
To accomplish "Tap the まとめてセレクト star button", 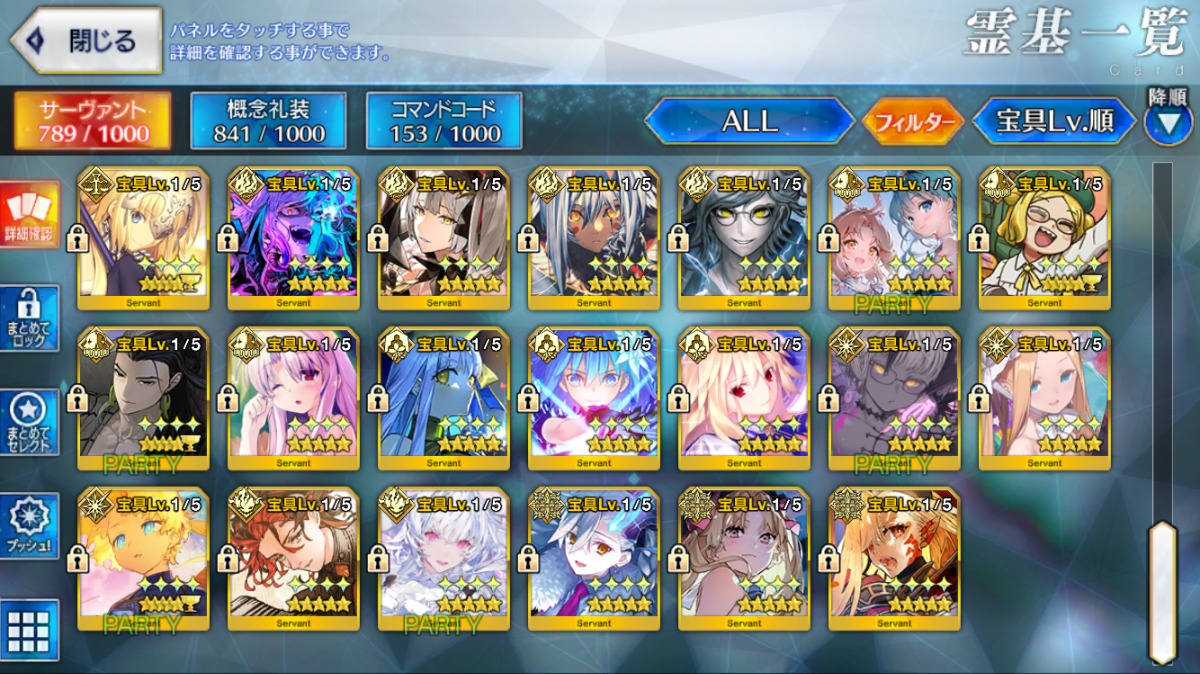I will coord(28,422).
